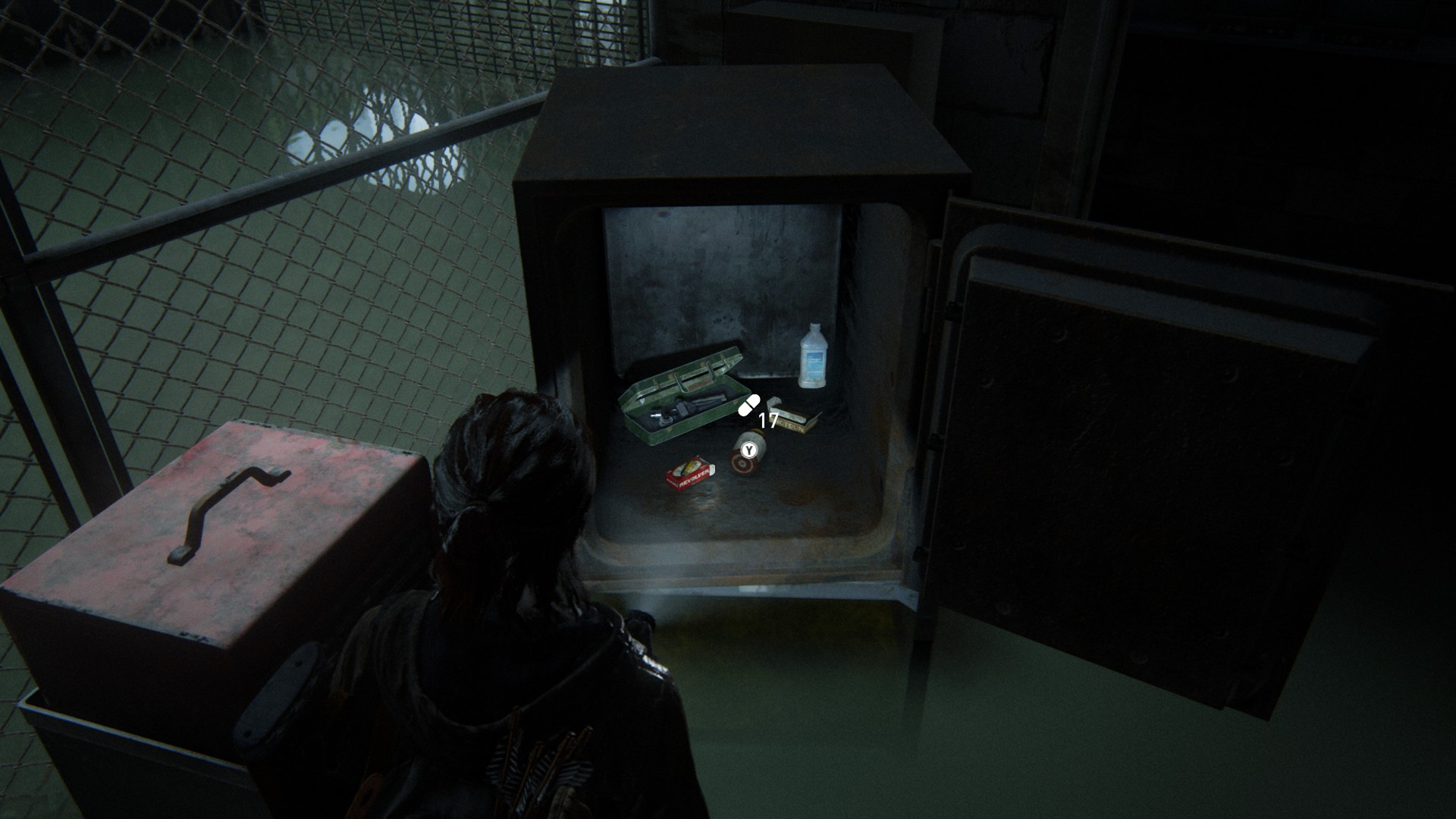
Task: Select the supplements pill pickup icon
Action: [749, 405]
